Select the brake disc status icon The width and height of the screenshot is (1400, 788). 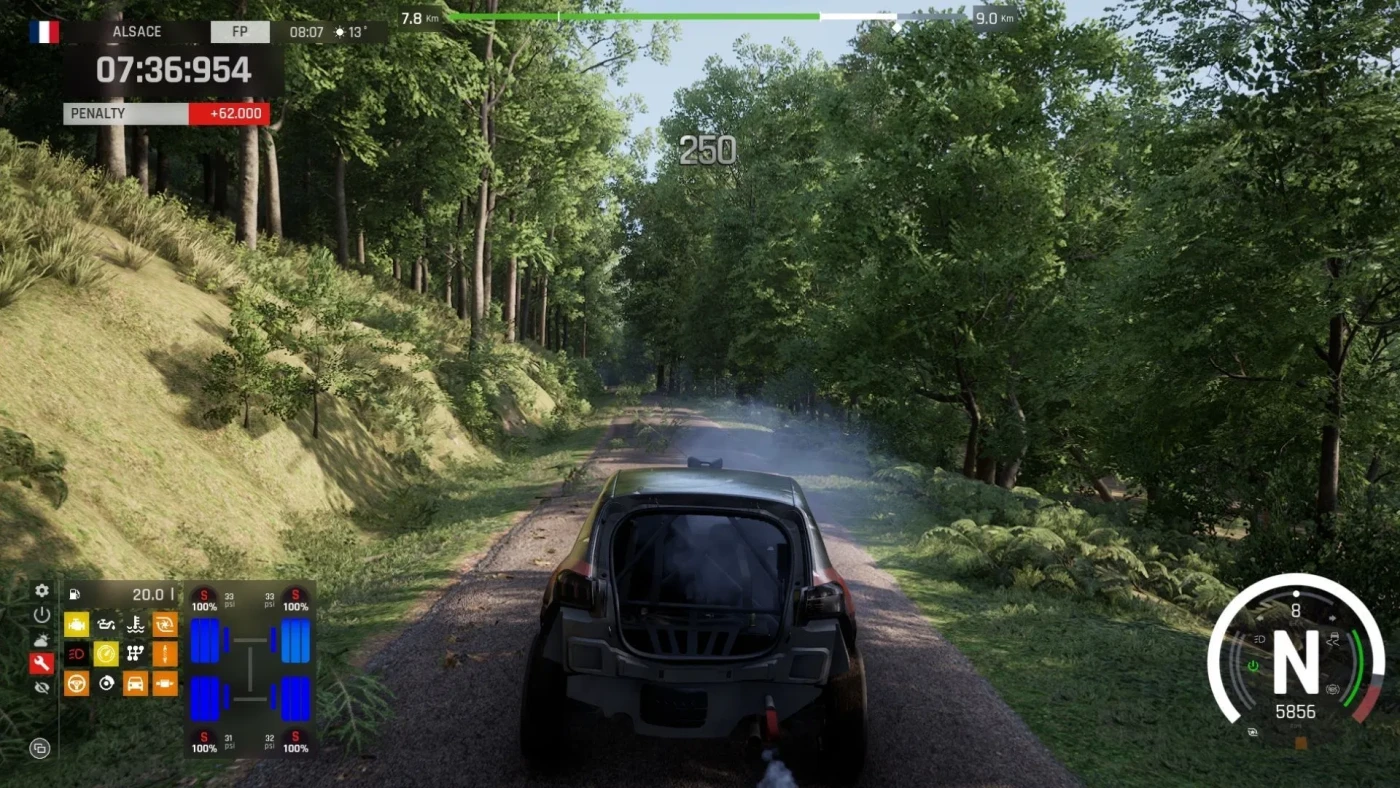pyautogui.click(x=106, y=683)
